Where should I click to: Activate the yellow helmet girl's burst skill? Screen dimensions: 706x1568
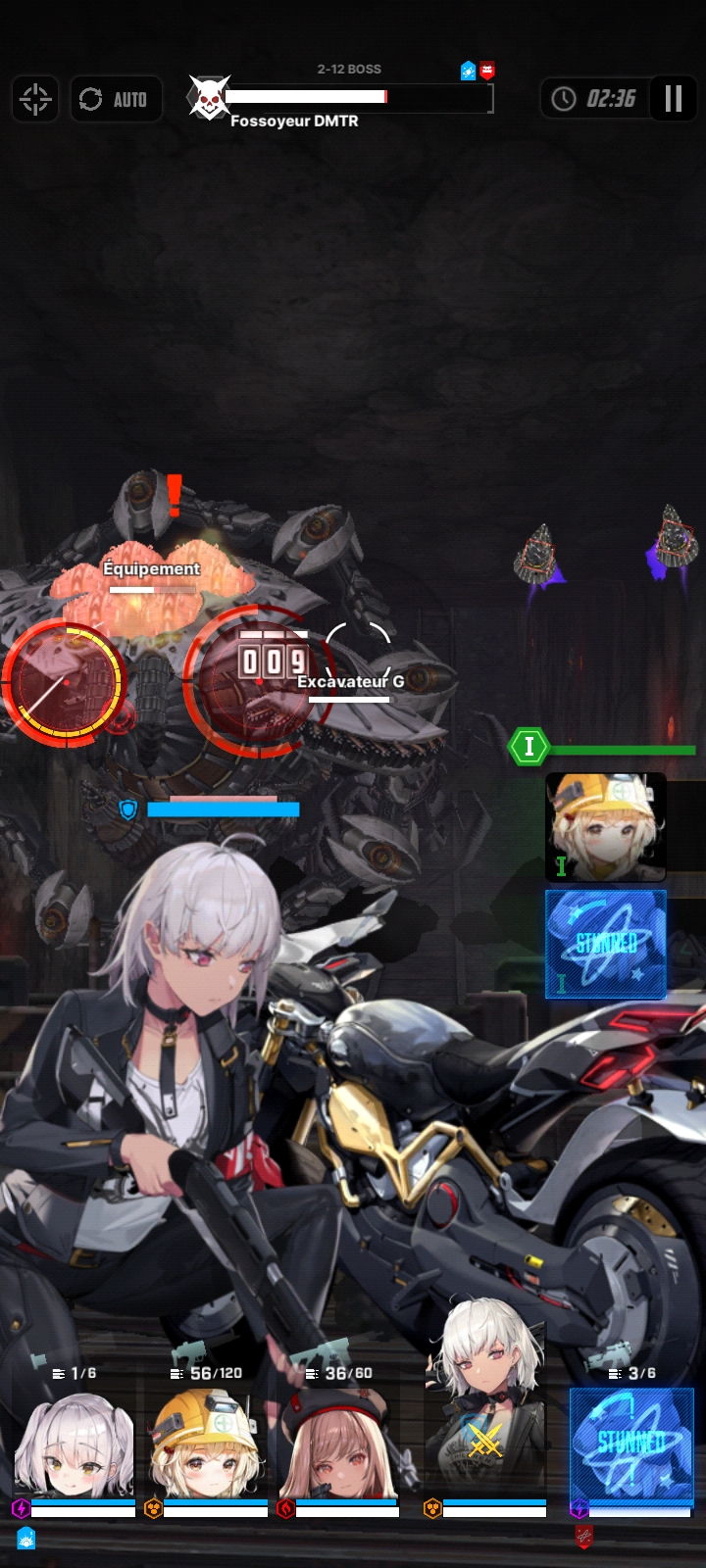606,826
